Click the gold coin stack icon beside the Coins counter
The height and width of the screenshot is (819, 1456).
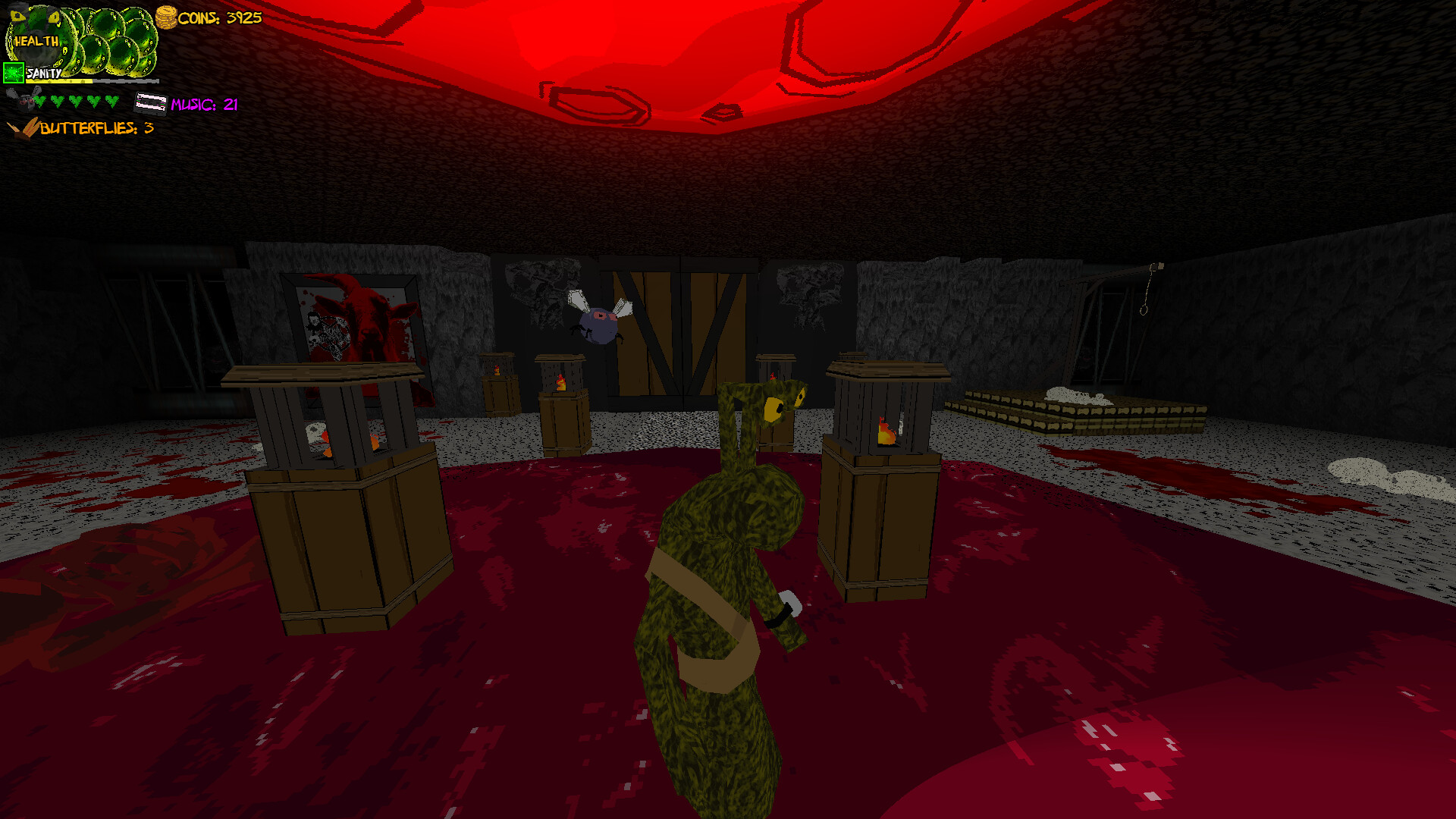coord(166,17)
